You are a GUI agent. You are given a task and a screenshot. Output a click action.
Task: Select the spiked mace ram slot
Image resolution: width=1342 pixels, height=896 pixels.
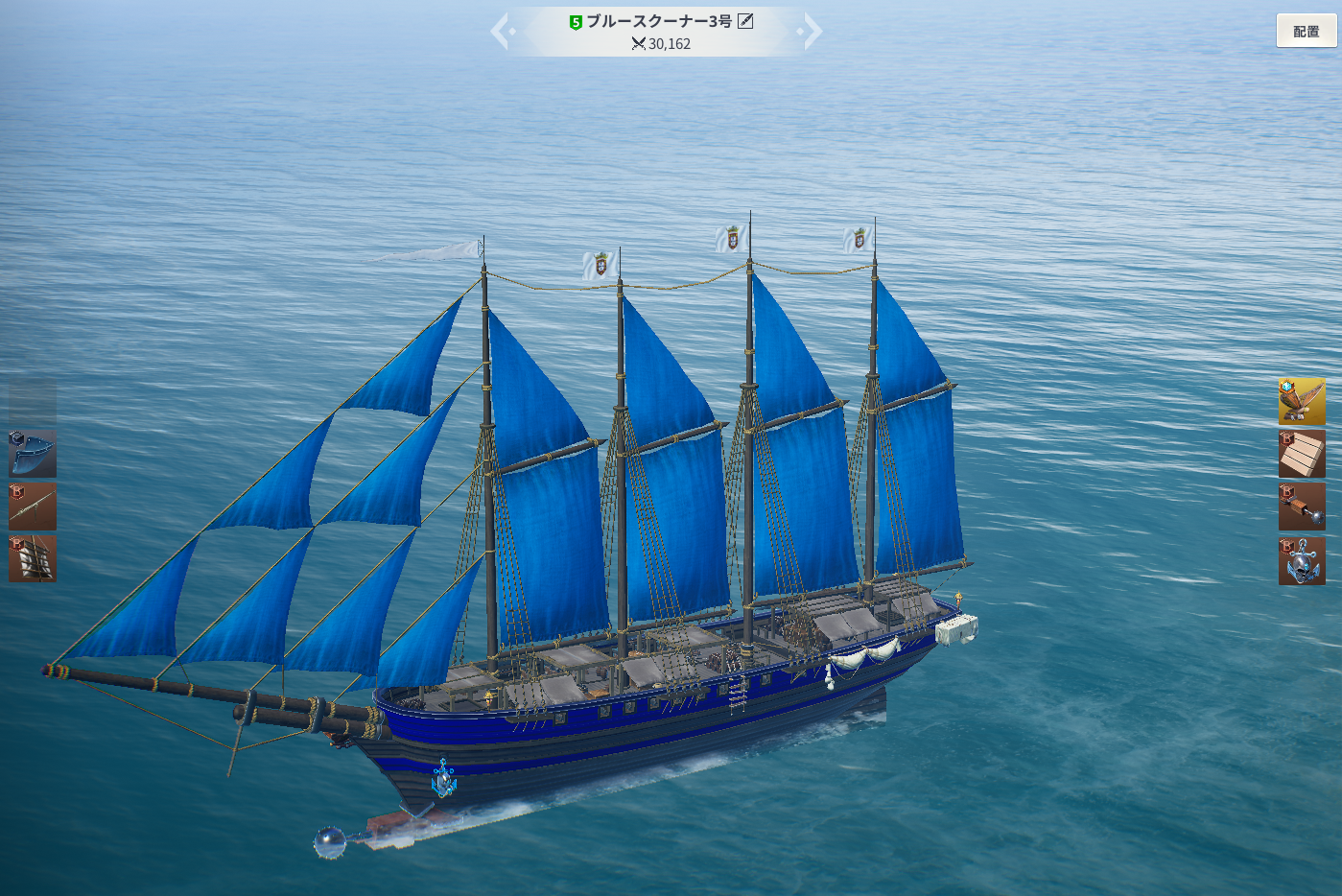click(1302, 507)
